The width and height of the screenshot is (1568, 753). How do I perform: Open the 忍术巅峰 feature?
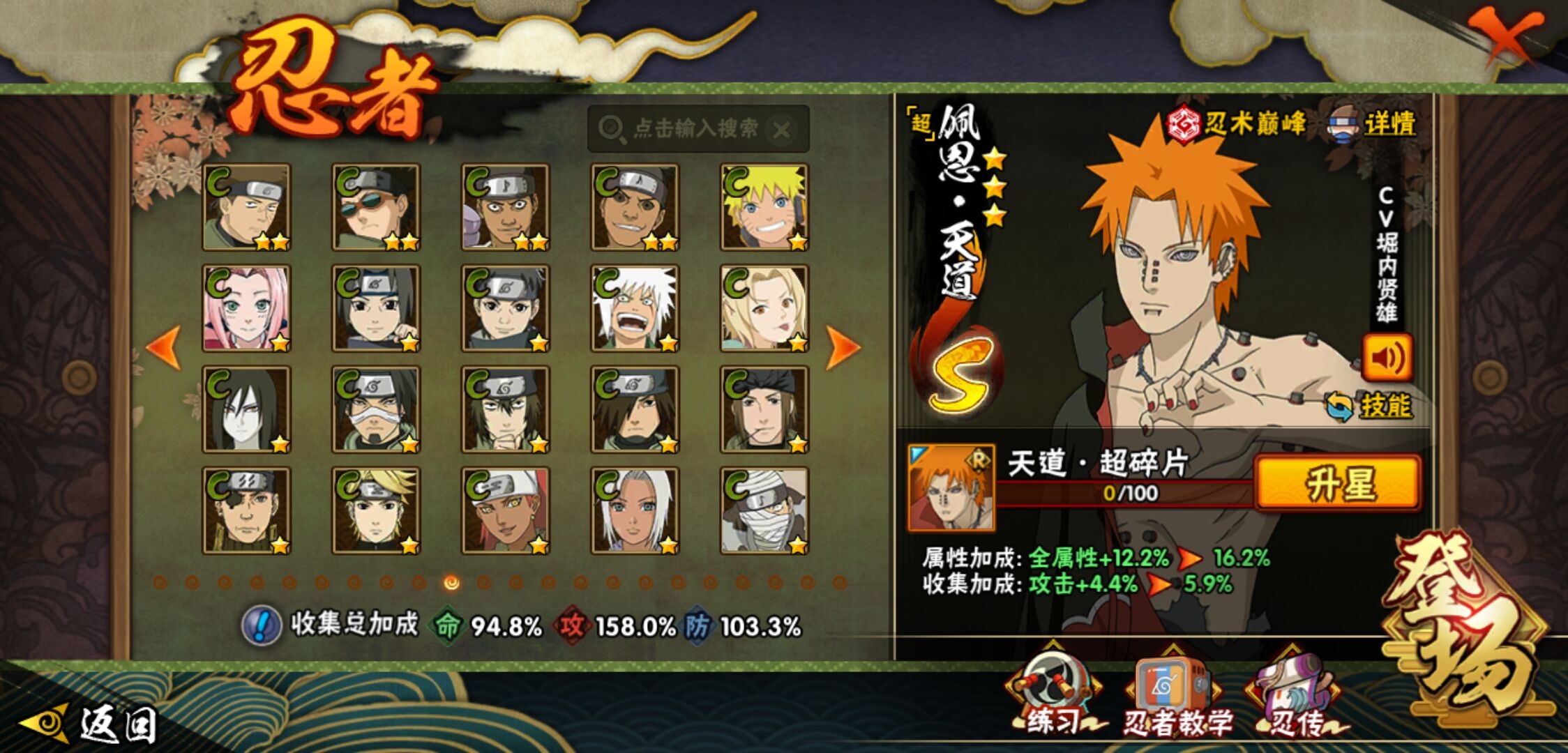(1236, 124)
